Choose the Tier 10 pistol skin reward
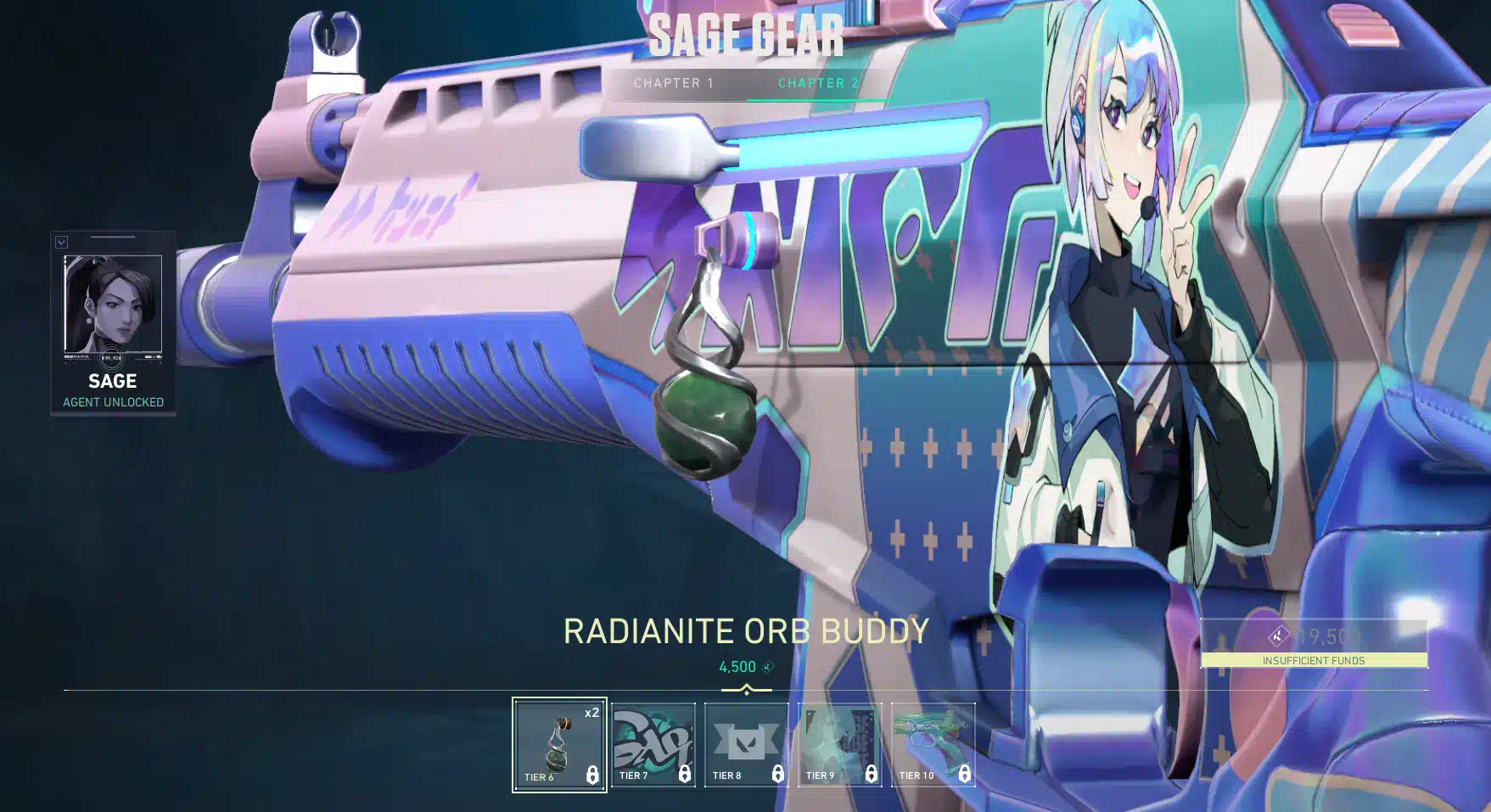Viewport: 1491px width, 812px height. [x=933, y=744]
